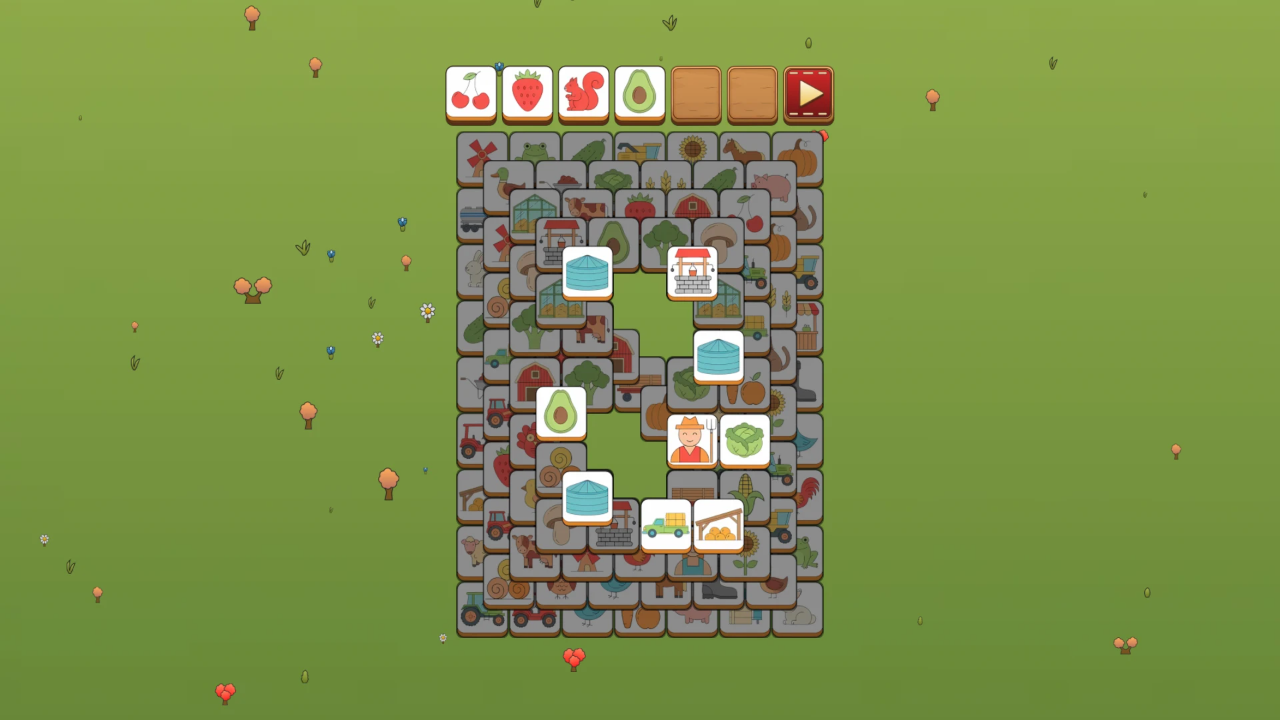
Task: Select the cherry tile in the tray
Action: [471, 92]
